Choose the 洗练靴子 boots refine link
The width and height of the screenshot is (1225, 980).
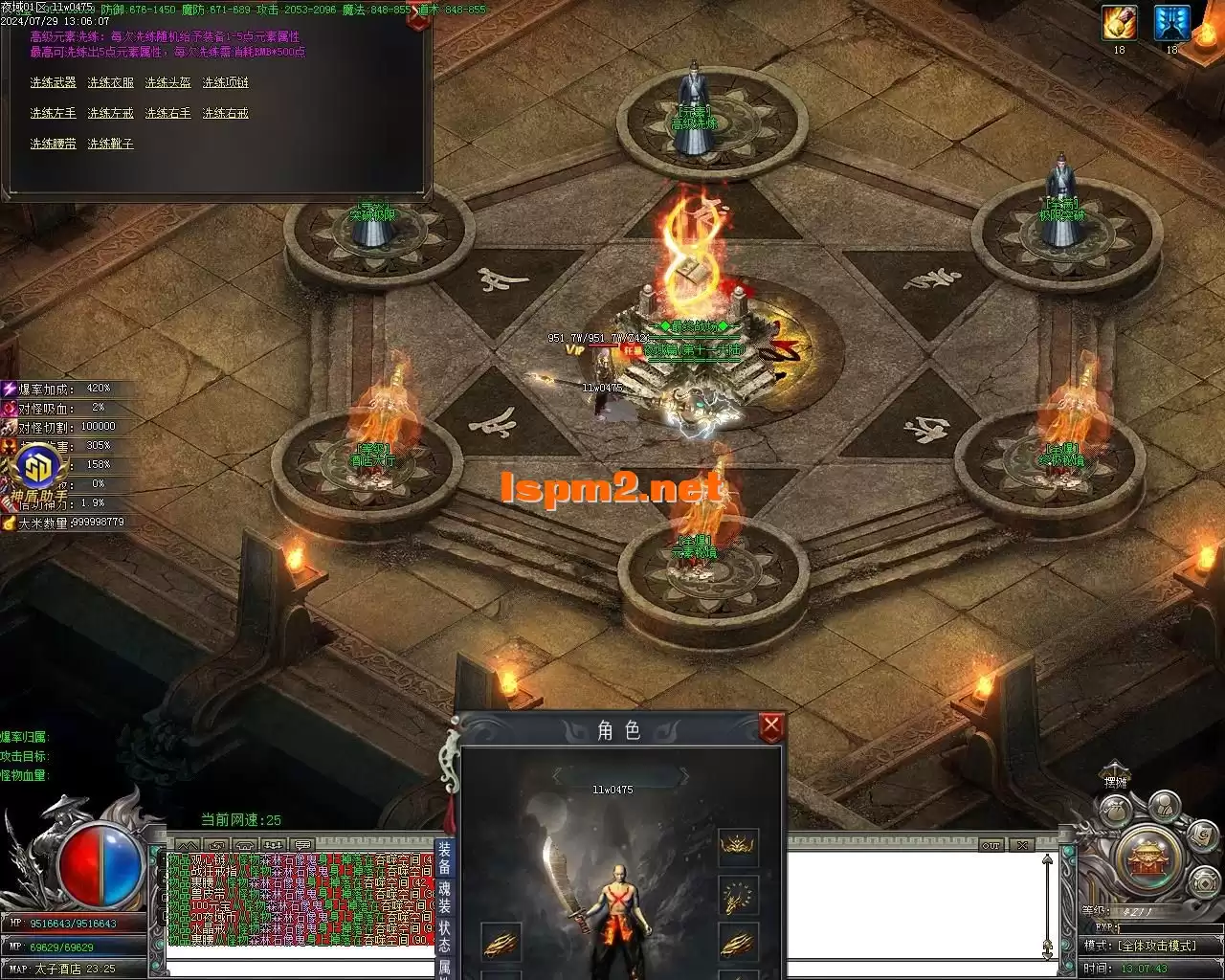pyautogui.click(x=110, y=145)
